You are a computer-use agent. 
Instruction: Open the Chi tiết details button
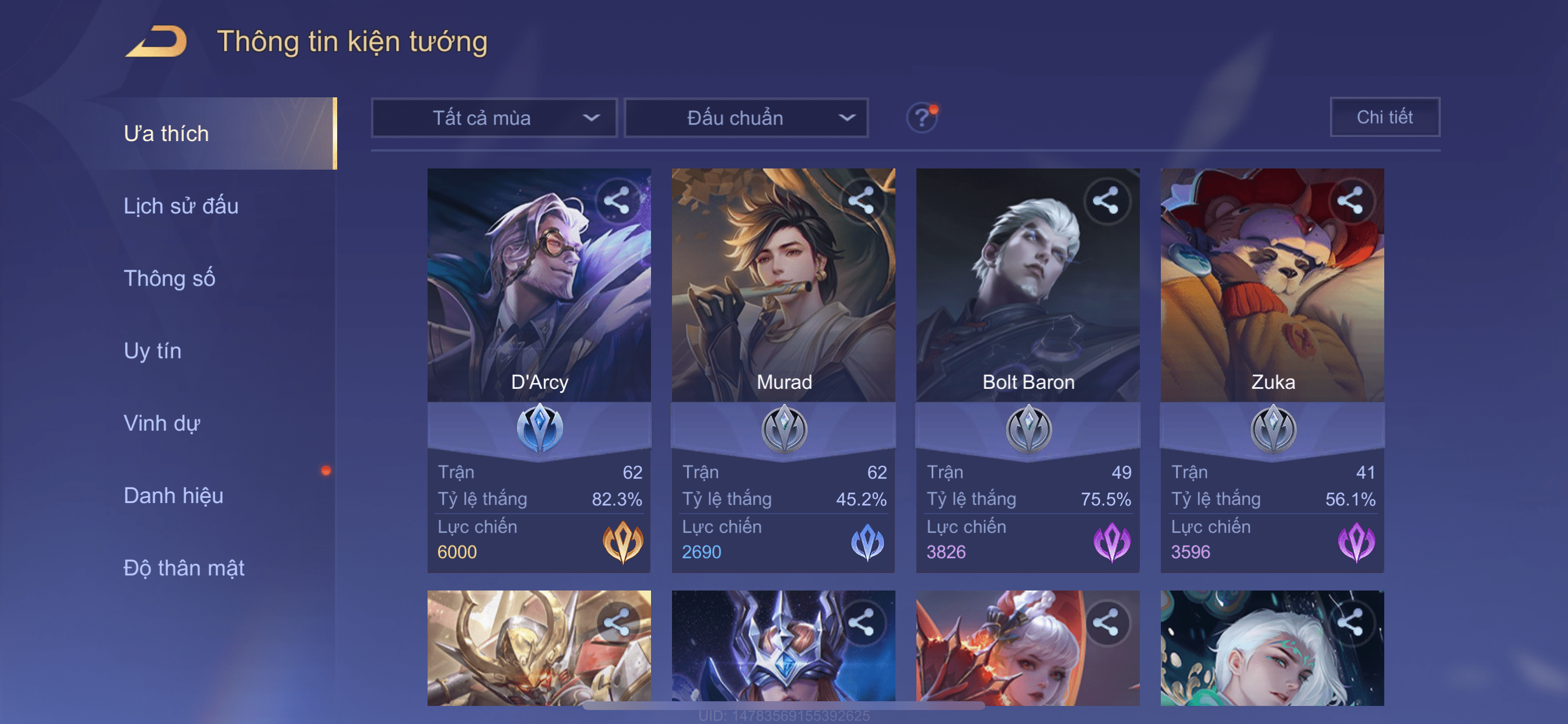pos(1384,117)
